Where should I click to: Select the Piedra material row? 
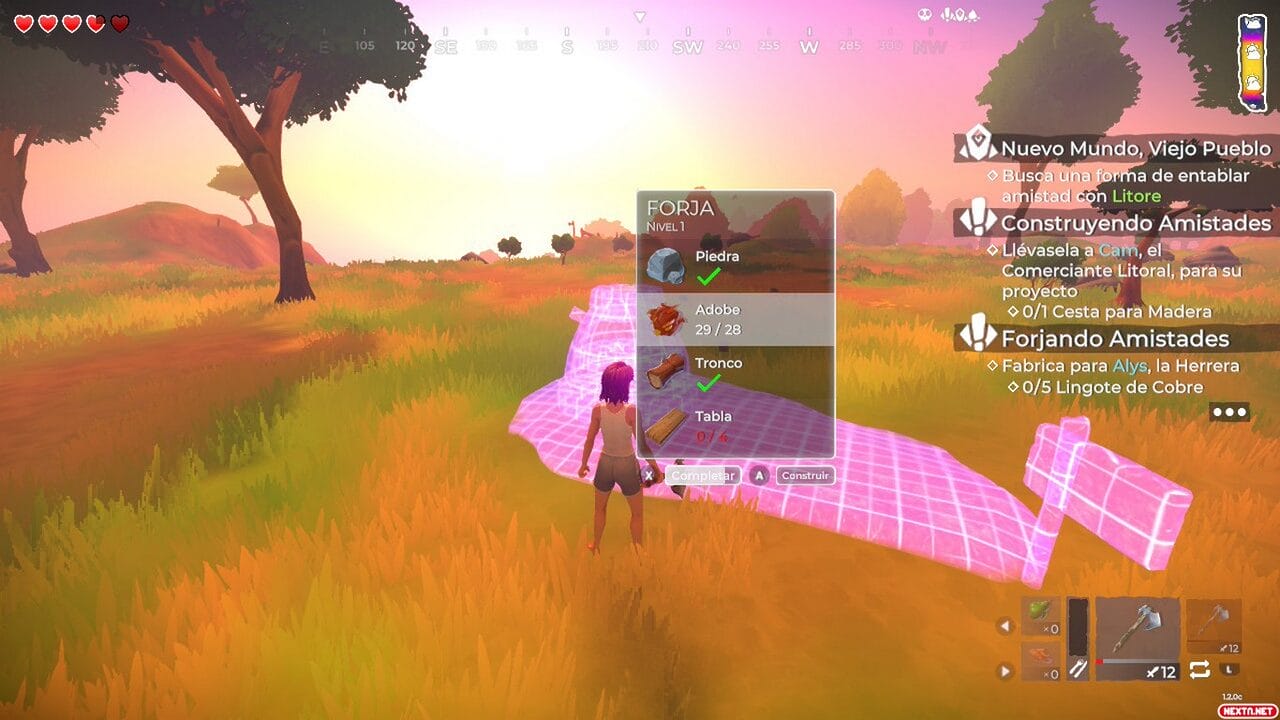[x=735, y=266]
